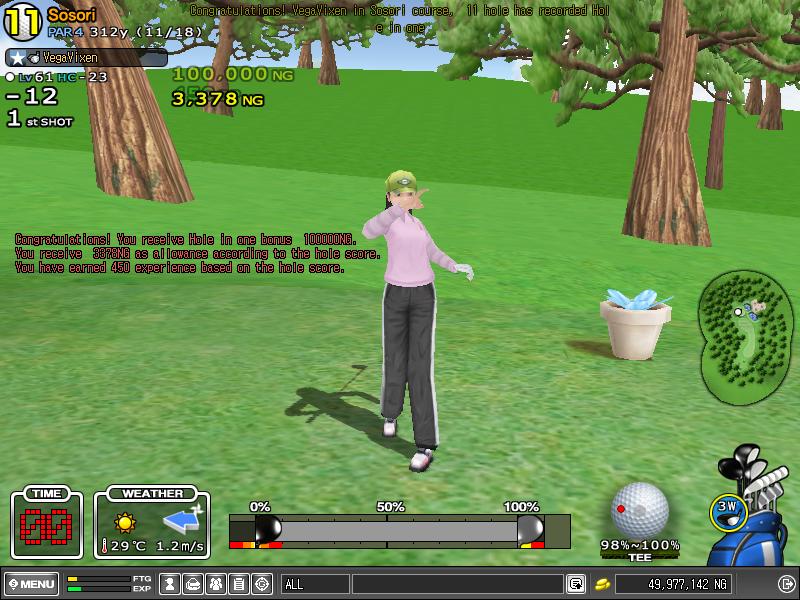Click the golf ball impact point selector
This screenshot has height=600, width=800.
point(639,511)
